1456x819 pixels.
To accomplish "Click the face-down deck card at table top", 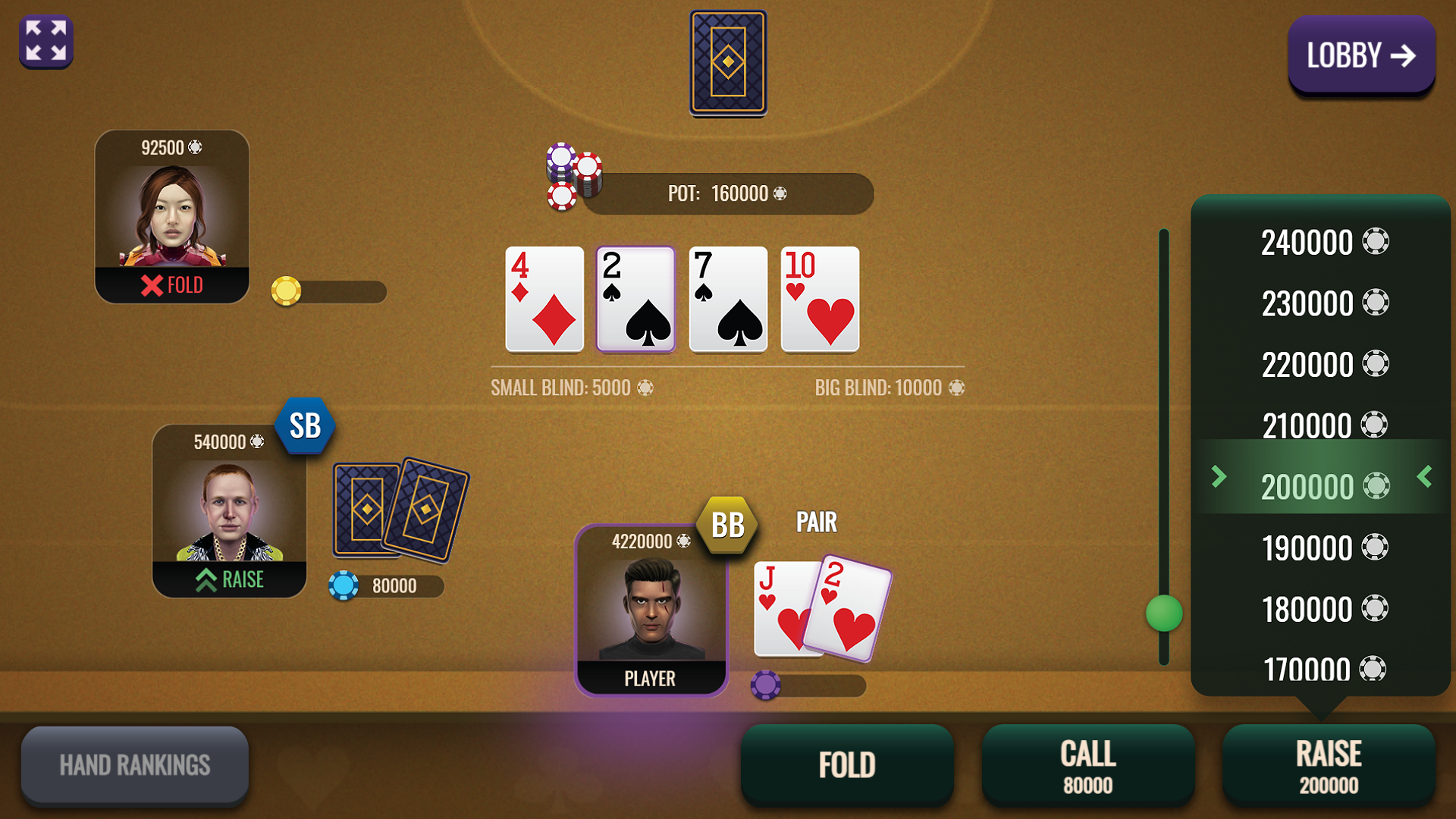I will [x=729, y=63].
